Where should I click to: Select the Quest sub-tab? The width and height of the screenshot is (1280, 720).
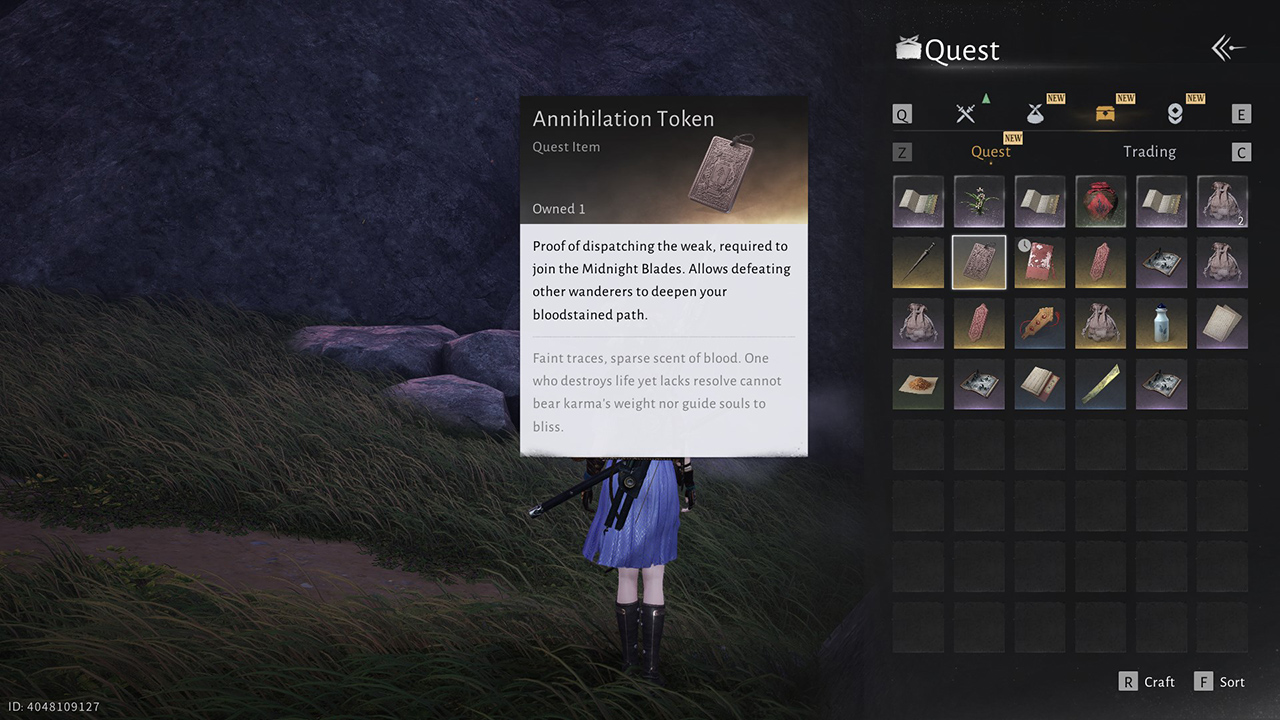(x=990, y=152)
